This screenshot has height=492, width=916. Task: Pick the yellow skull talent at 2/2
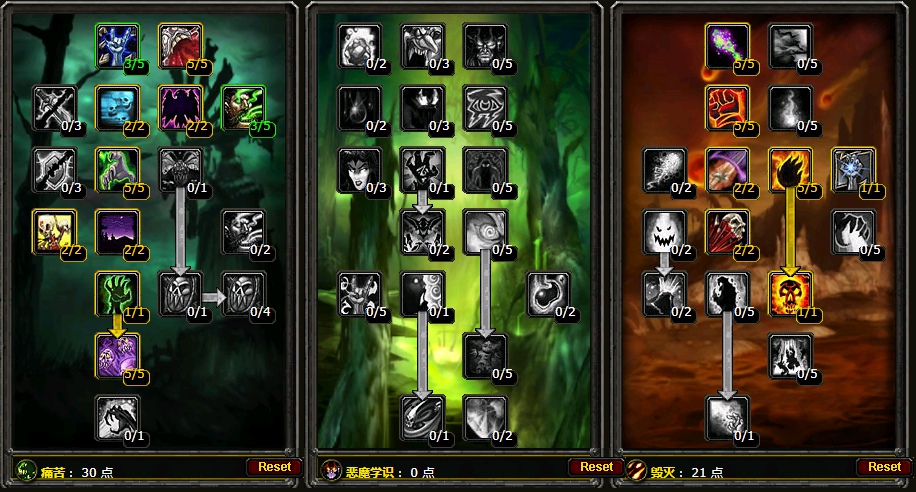54,232
